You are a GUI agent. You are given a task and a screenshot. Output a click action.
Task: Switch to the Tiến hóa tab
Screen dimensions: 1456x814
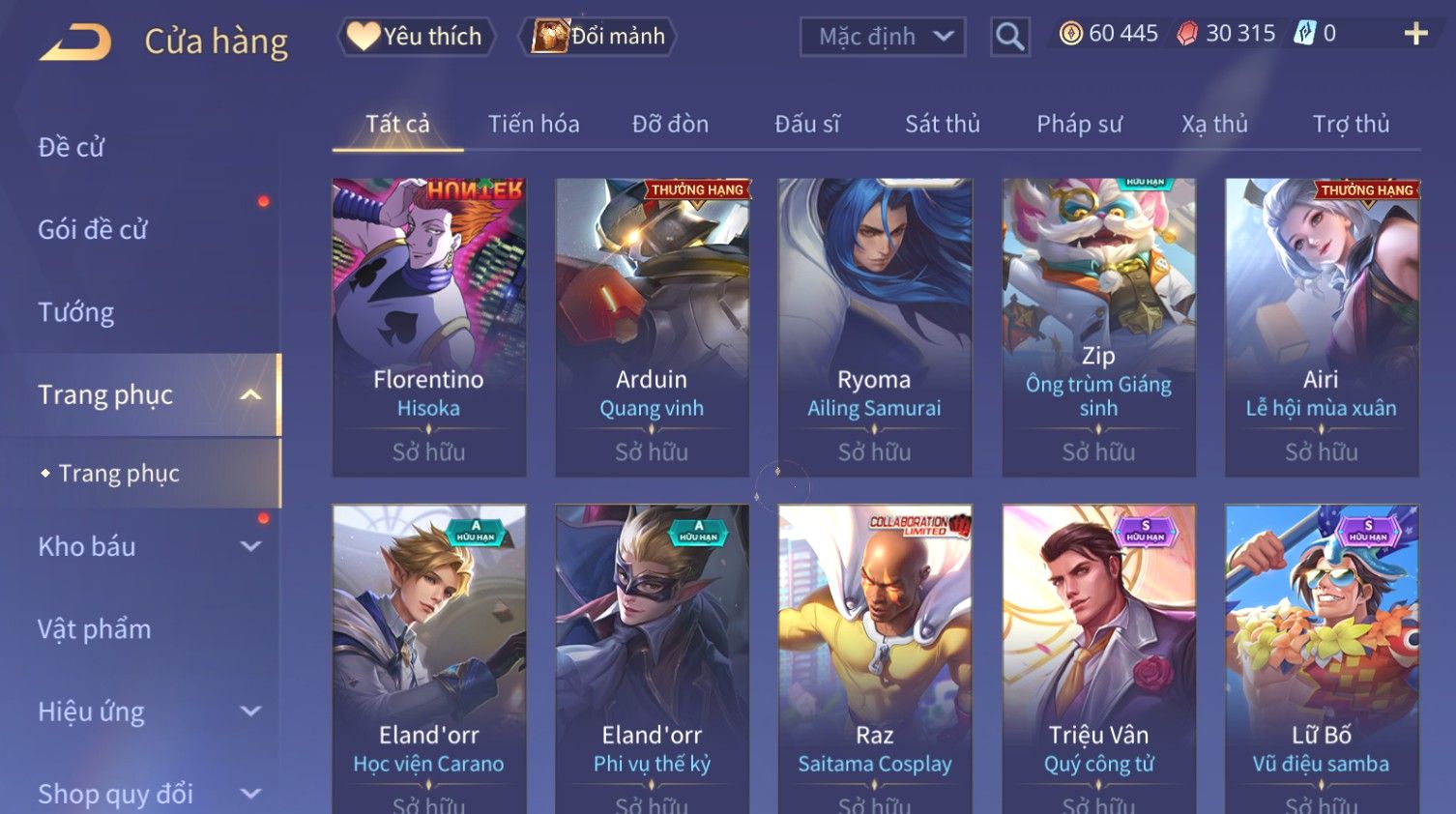pyautogui.click(x=534, y=124)
